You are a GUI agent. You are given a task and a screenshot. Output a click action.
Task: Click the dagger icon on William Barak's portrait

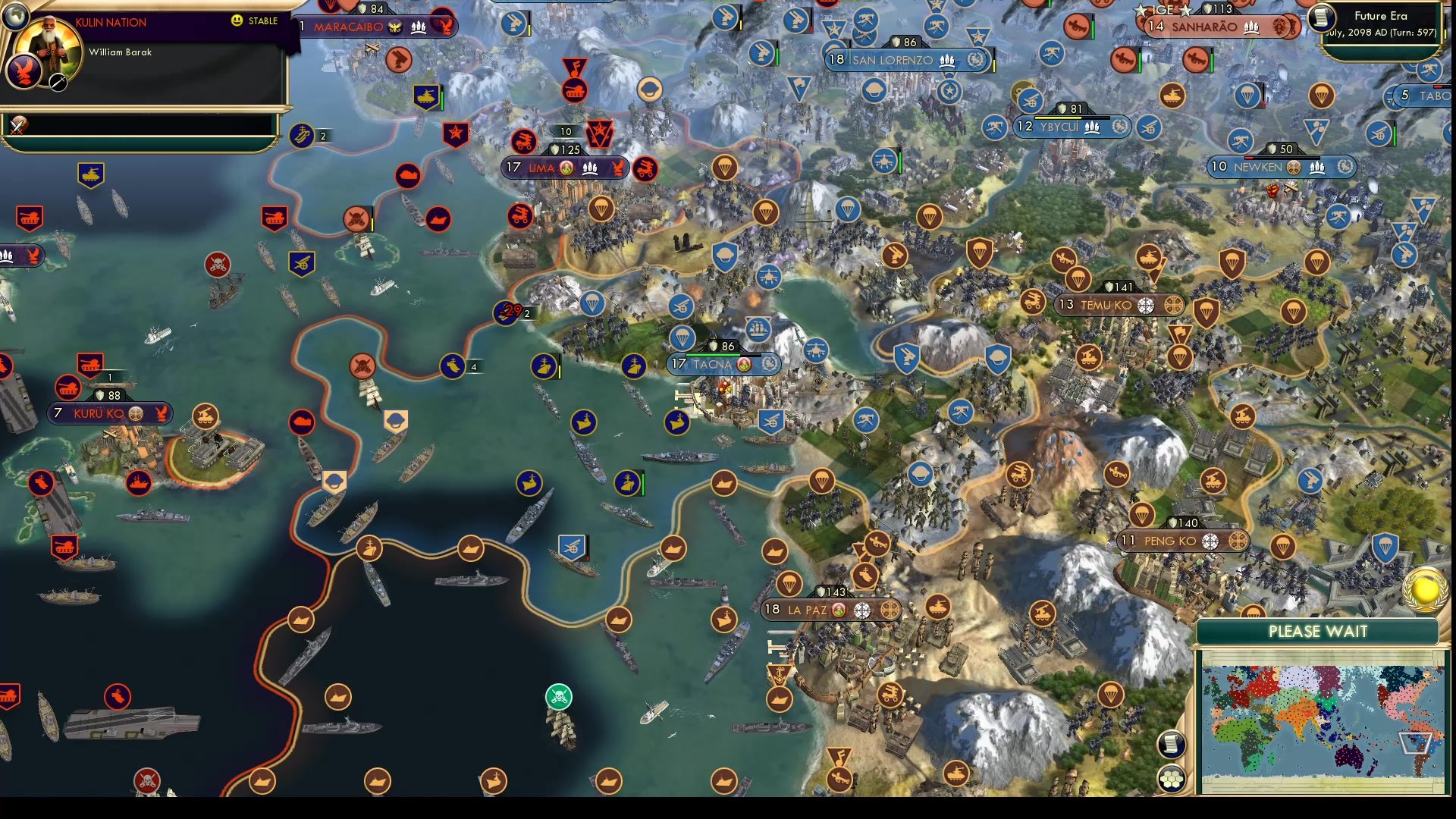[x=58, y=83]
